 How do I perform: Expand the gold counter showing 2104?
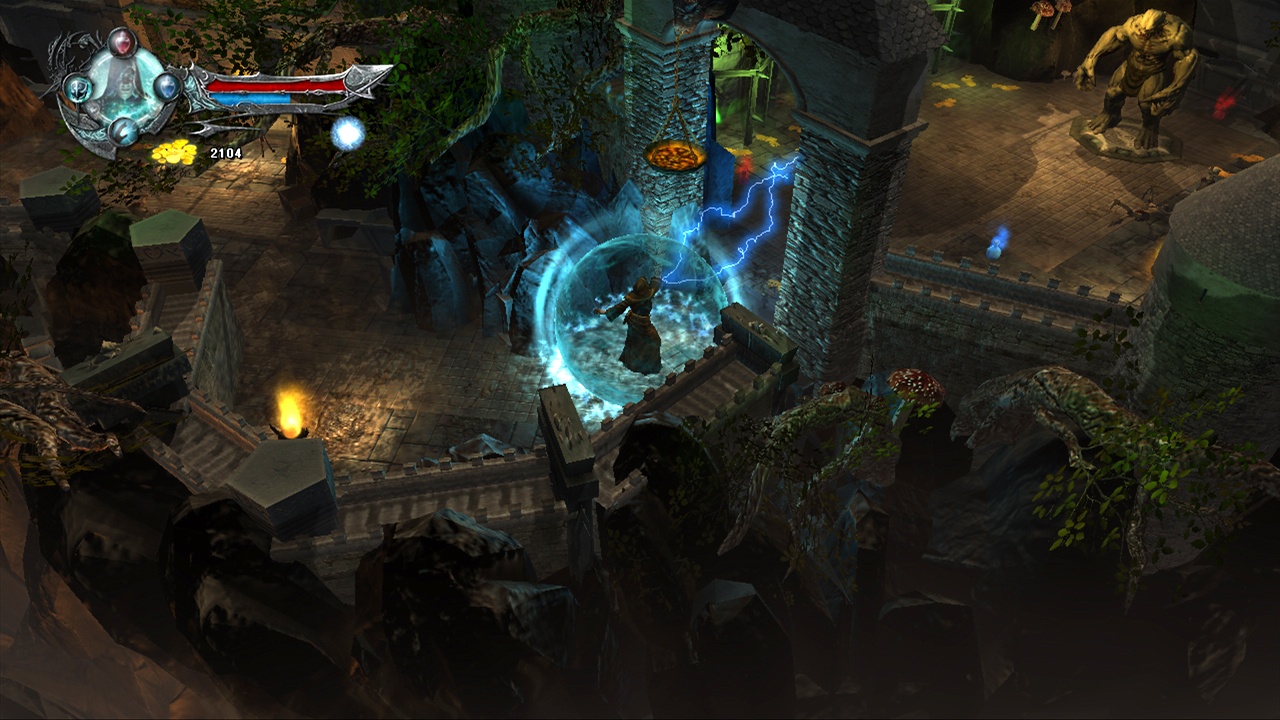[225, 152]
